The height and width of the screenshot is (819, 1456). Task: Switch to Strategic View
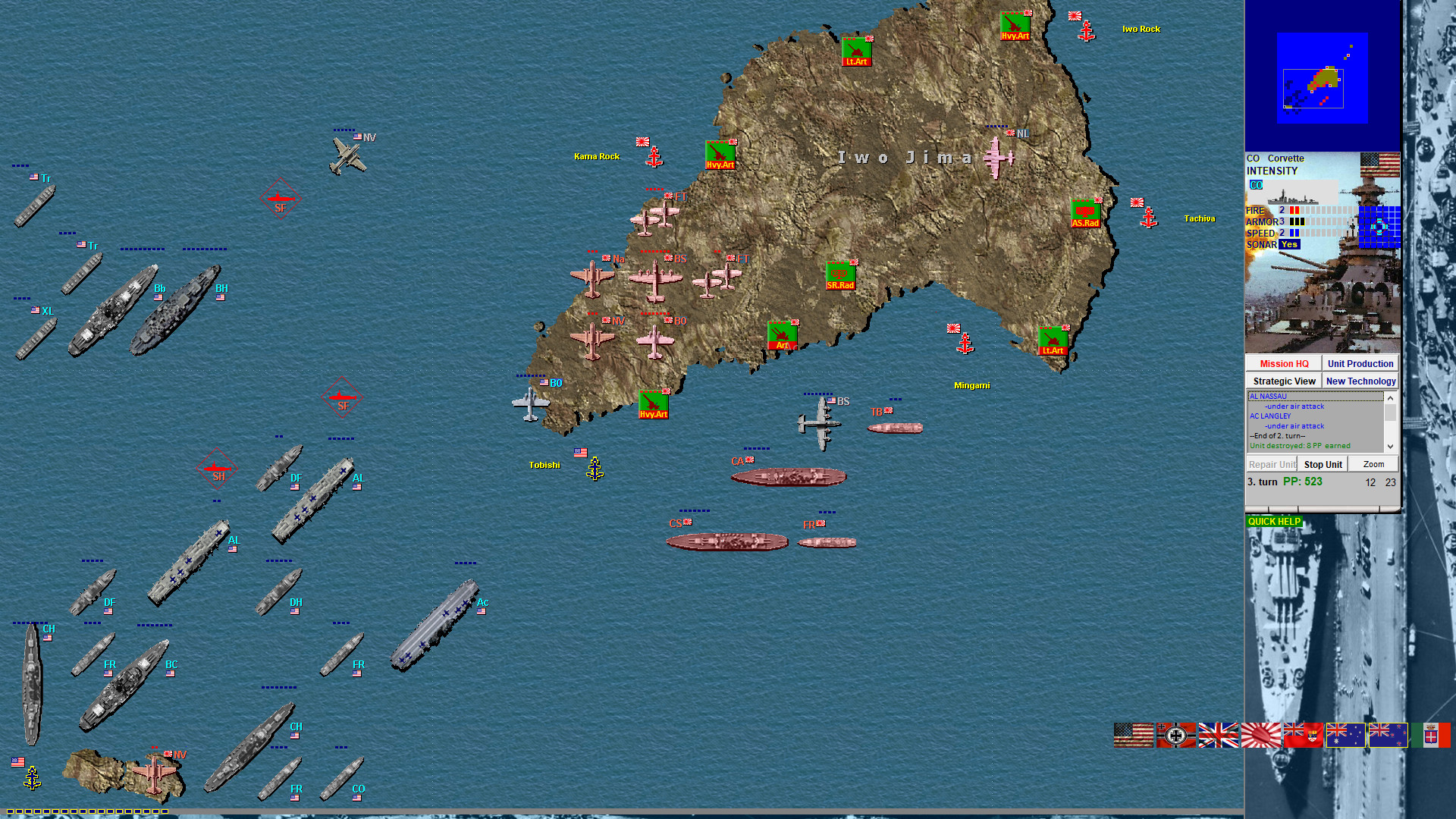point(1284,381)
